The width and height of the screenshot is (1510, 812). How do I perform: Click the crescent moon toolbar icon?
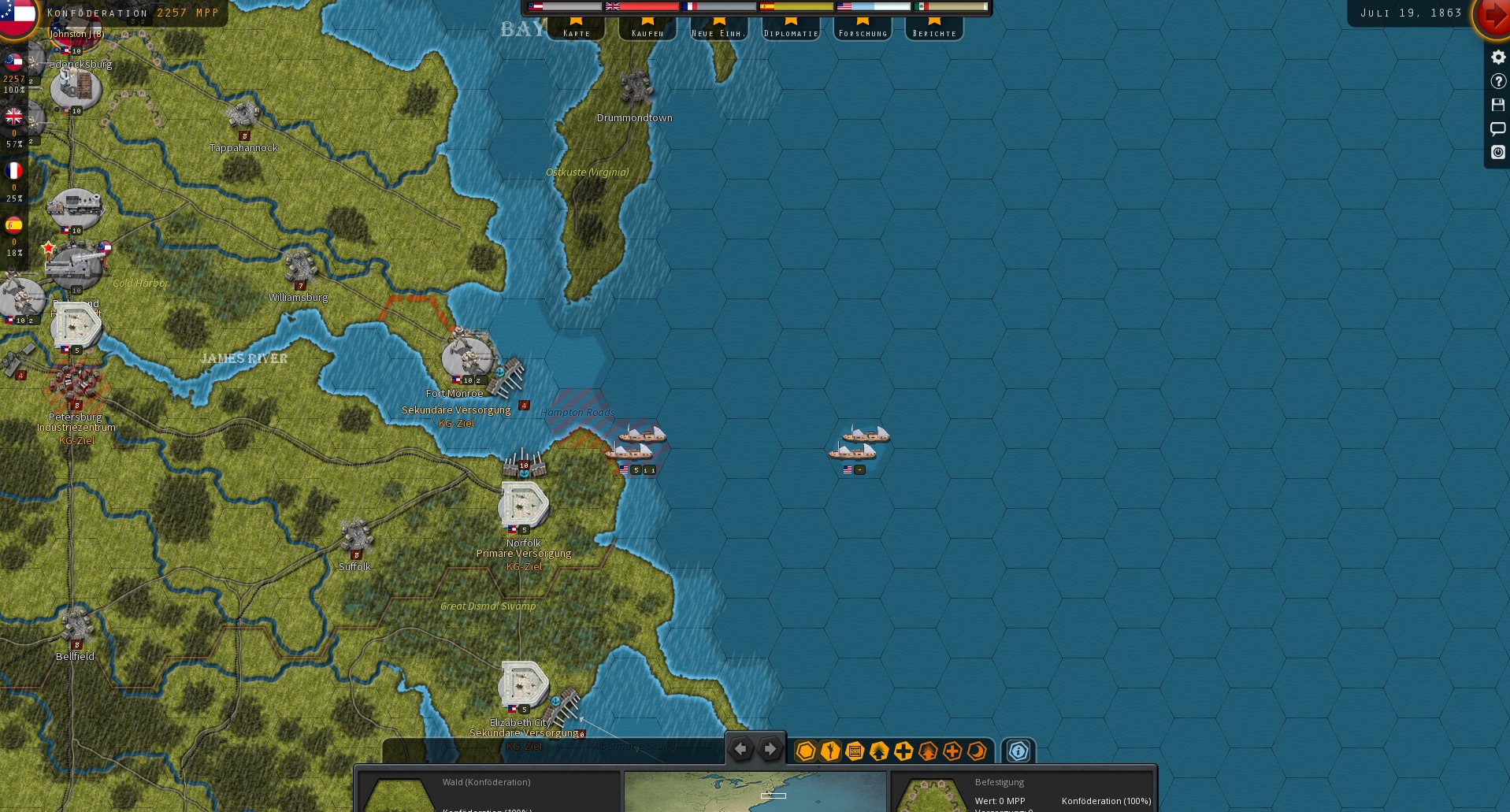[x=977, y=751]
